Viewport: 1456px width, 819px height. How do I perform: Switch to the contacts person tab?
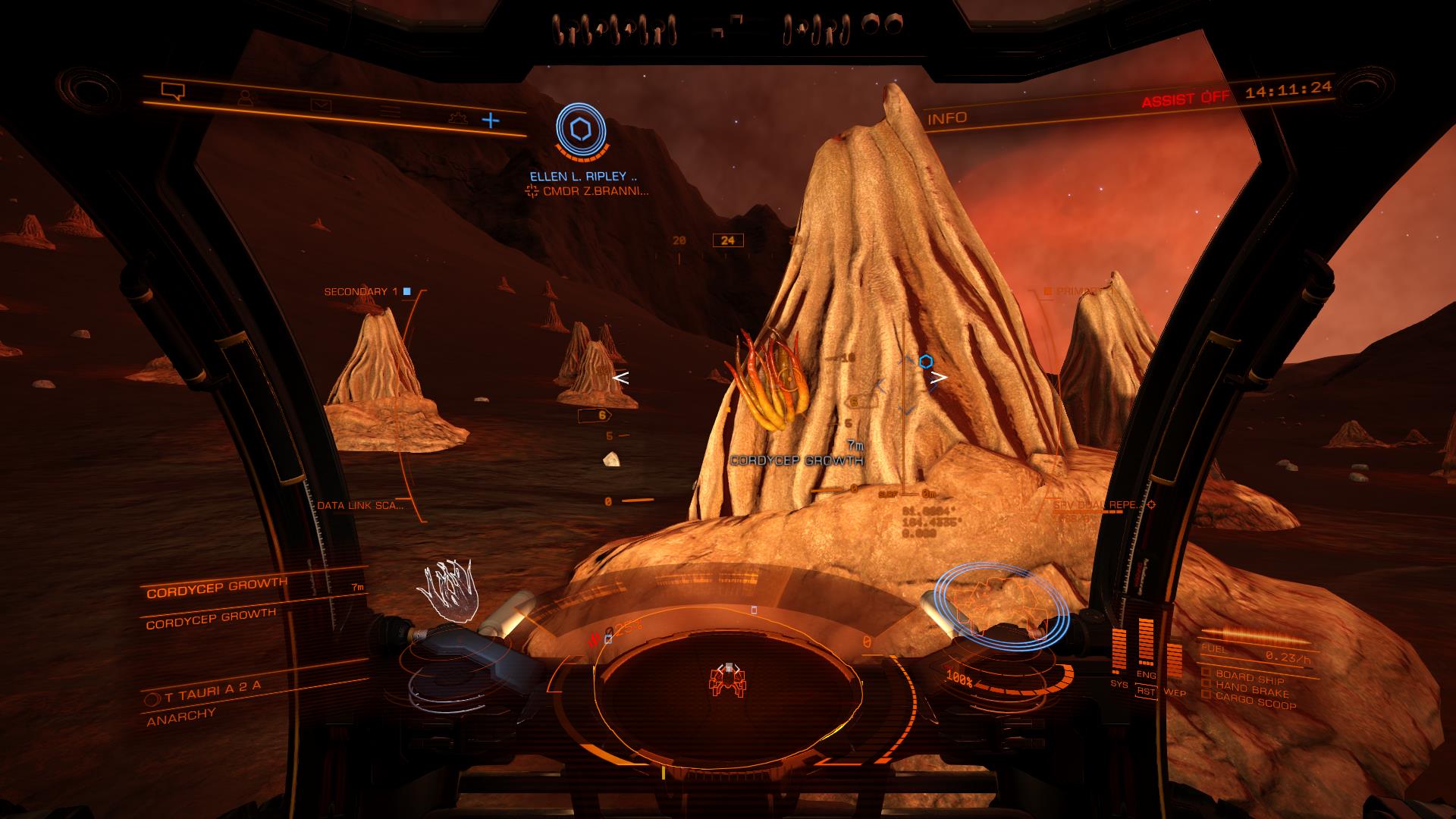(x=244, y=99)
